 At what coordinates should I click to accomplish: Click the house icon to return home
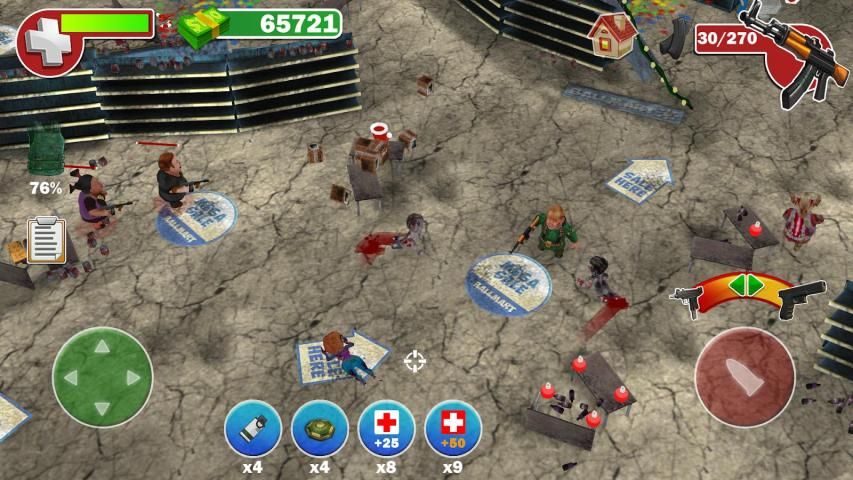tap(613, 35)
